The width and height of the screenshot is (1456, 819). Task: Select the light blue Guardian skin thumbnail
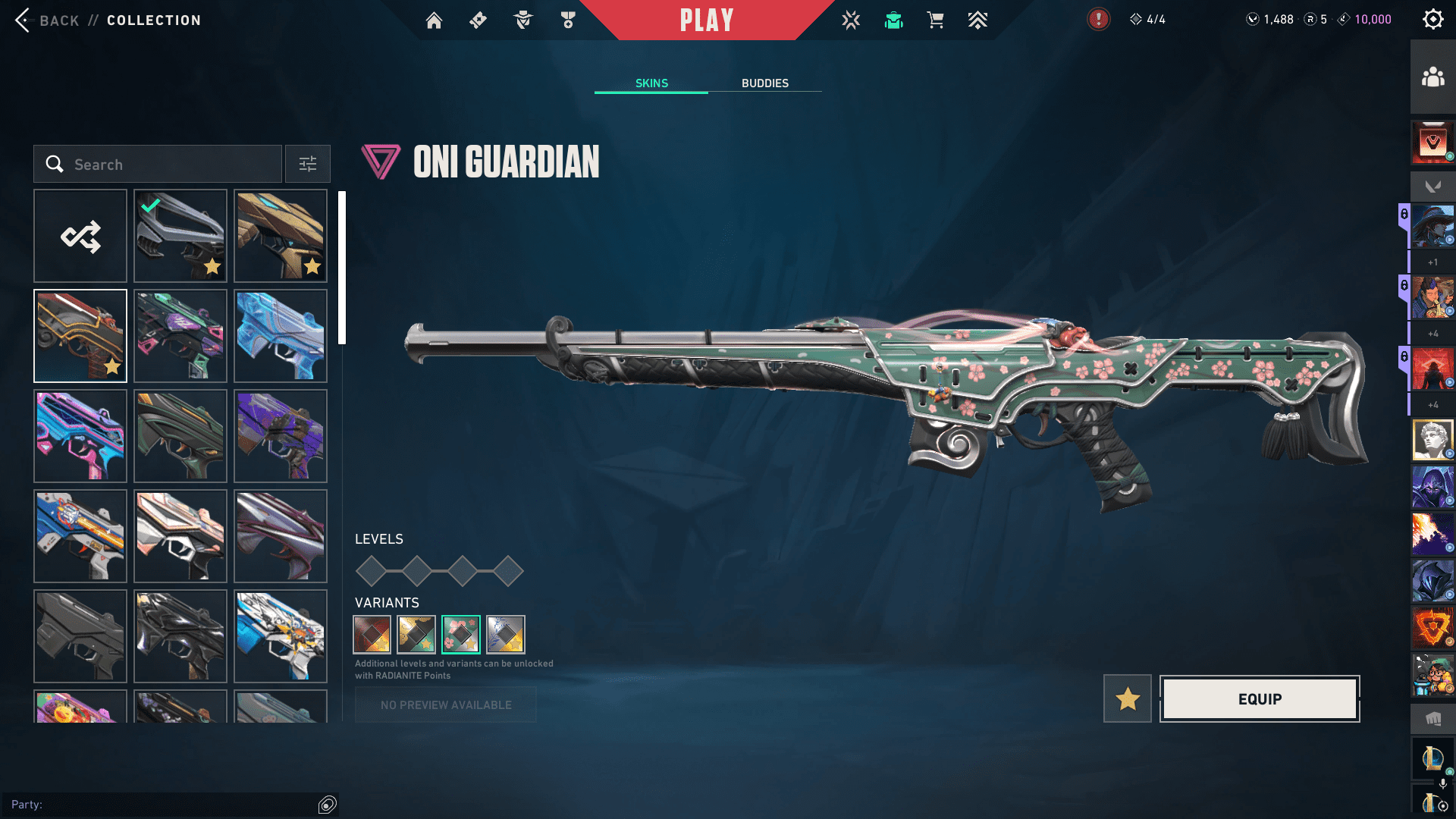tap(281, 337)
